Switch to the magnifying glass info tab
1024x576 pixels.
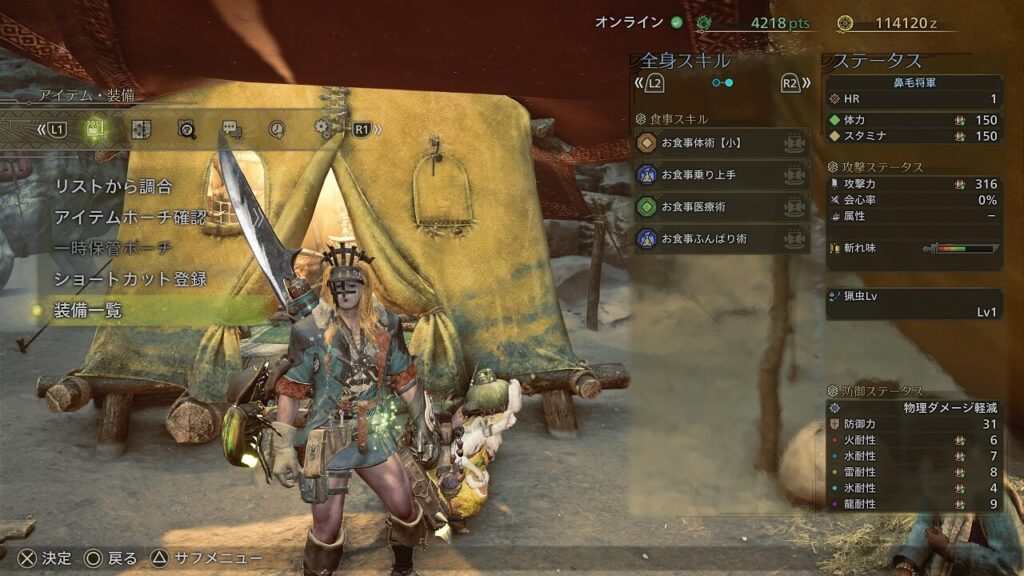(187, 129)
